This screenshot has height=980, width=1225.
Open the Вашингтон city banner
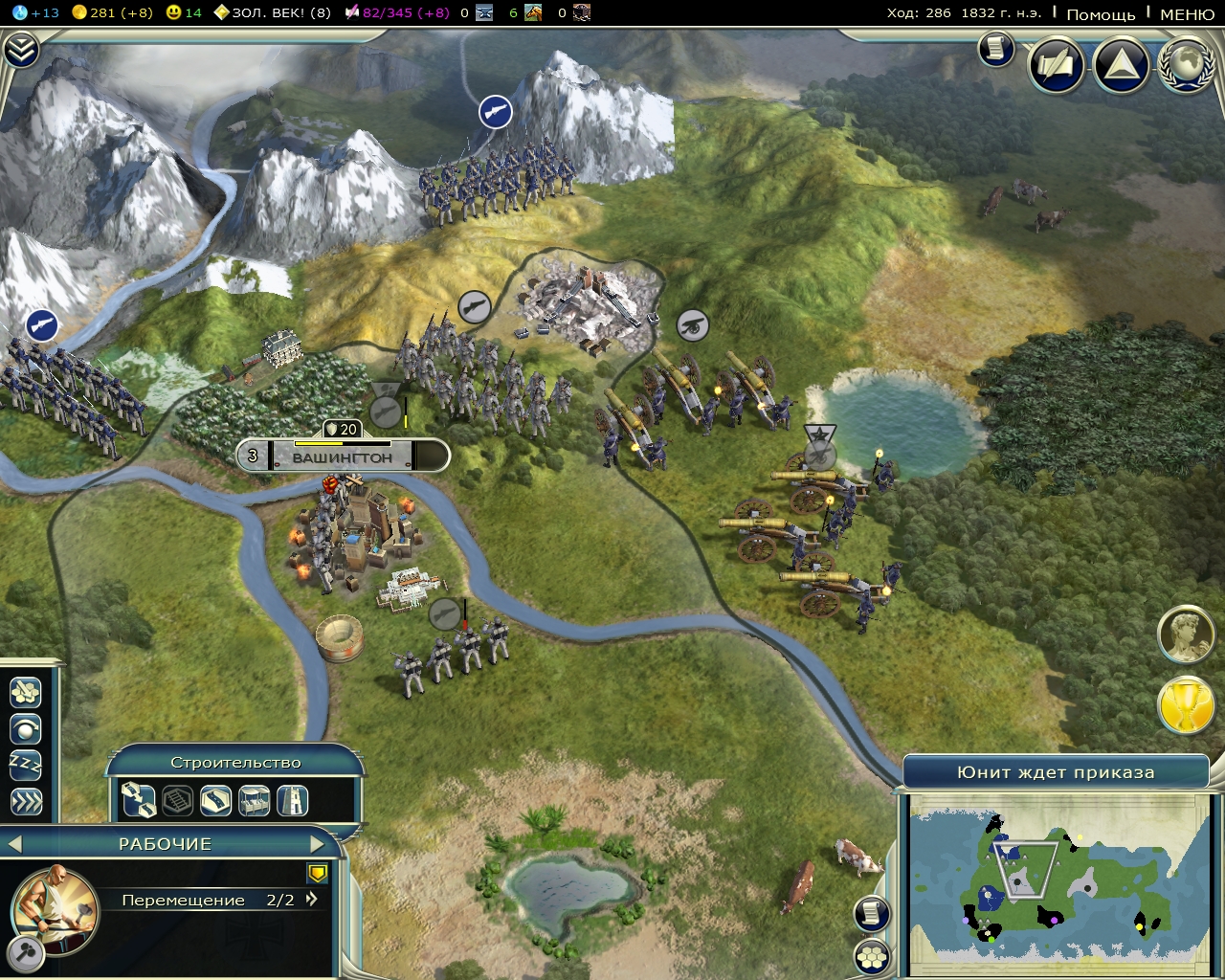343,457
